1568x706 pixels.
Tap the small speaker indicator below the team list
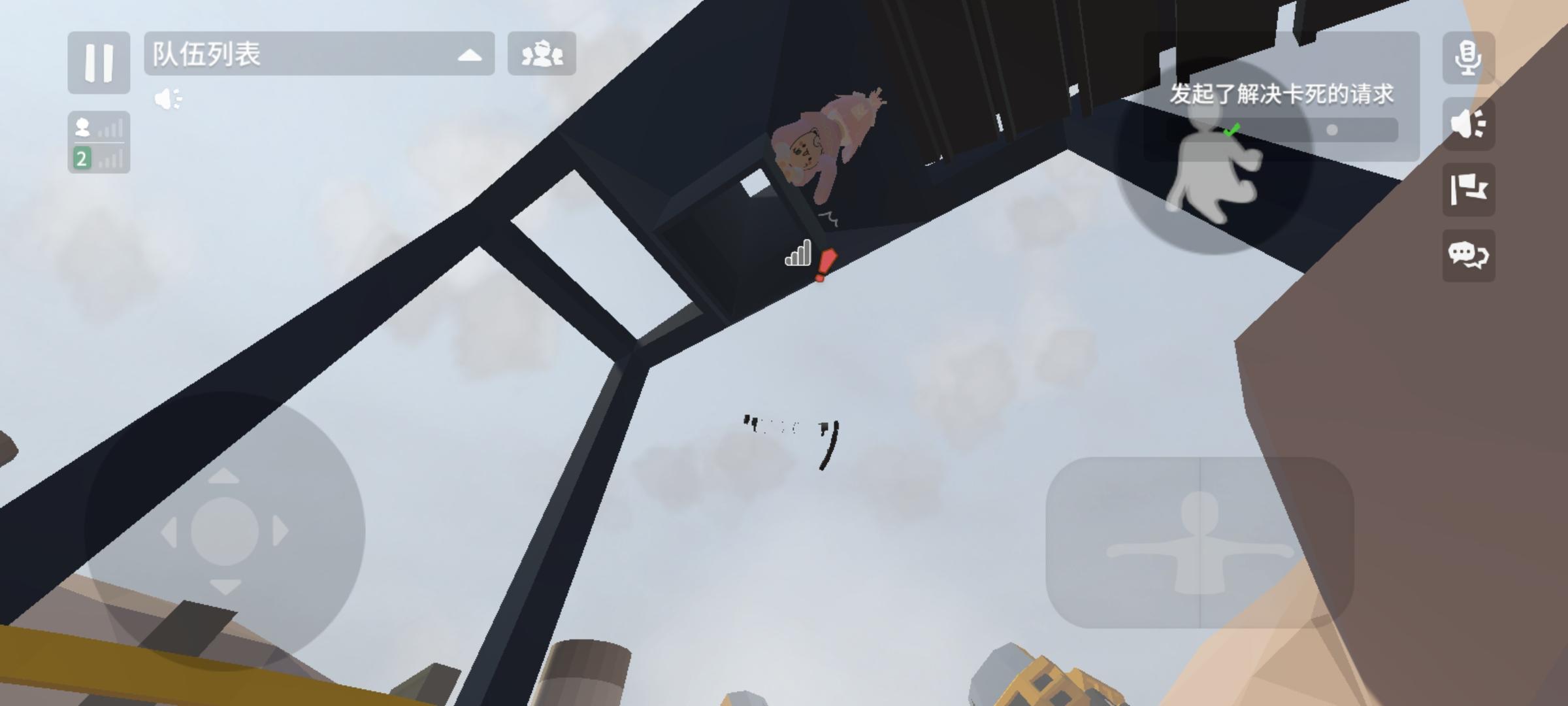(167, 98)
